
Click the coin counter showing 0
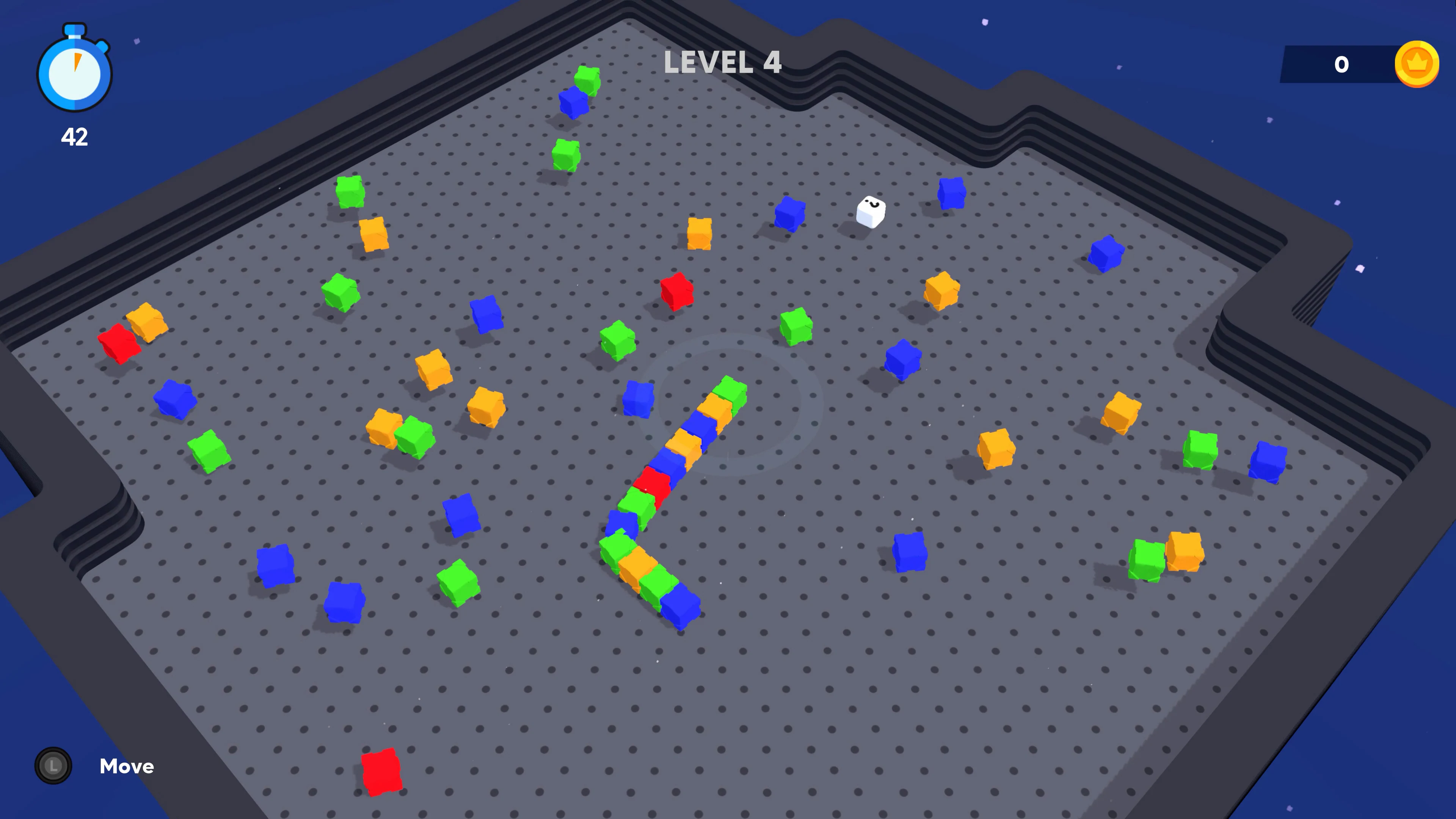[x=1342, y=64]
